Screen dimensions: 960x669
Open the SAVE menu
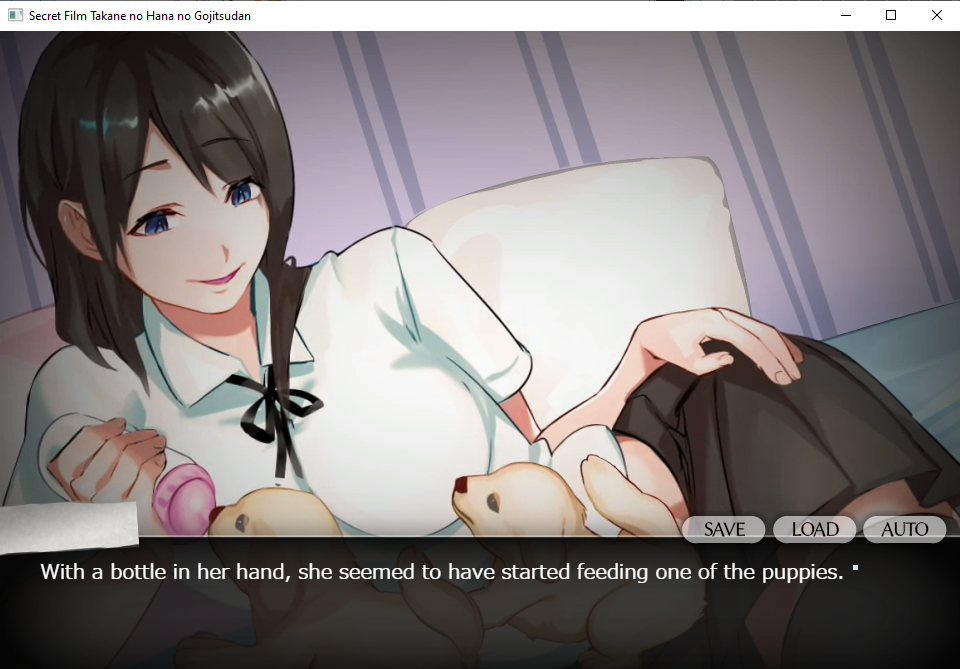(724, 529)
